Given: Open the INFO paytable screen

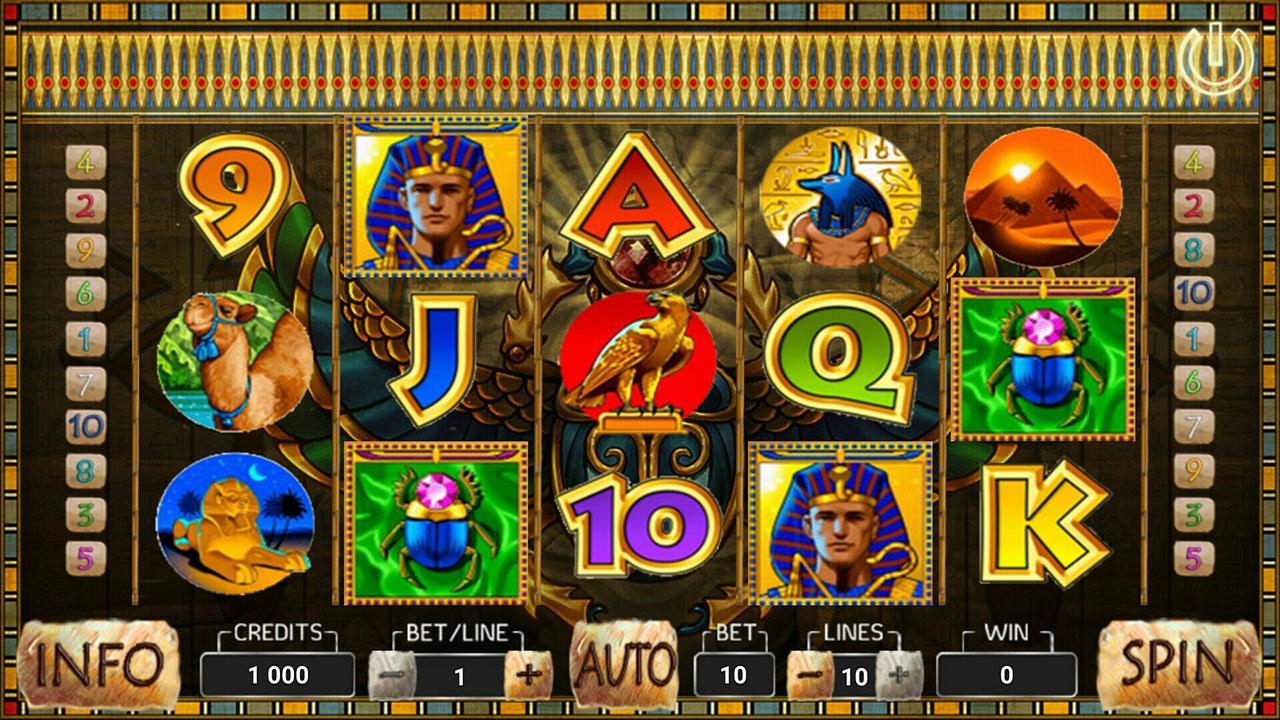Looking at the screenshot, I should tap(96, 662).
